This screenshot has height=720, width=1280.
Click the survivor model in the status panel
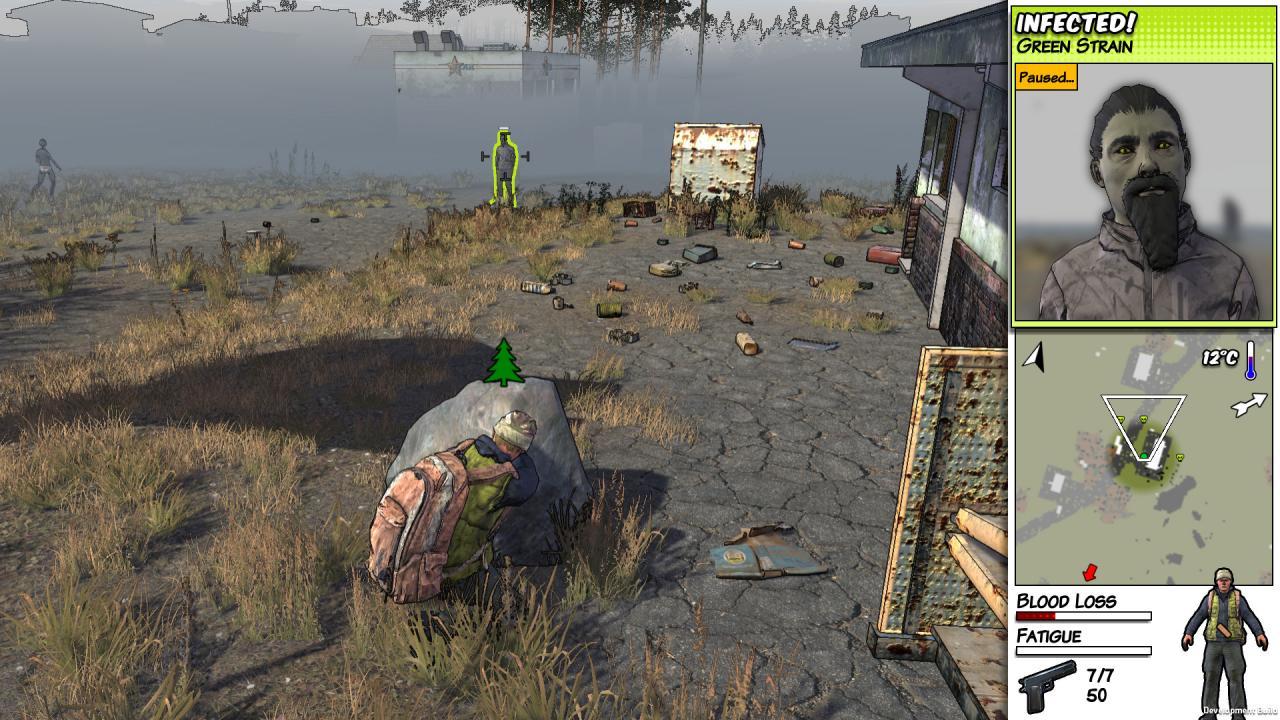click(x=1222, y=630)
